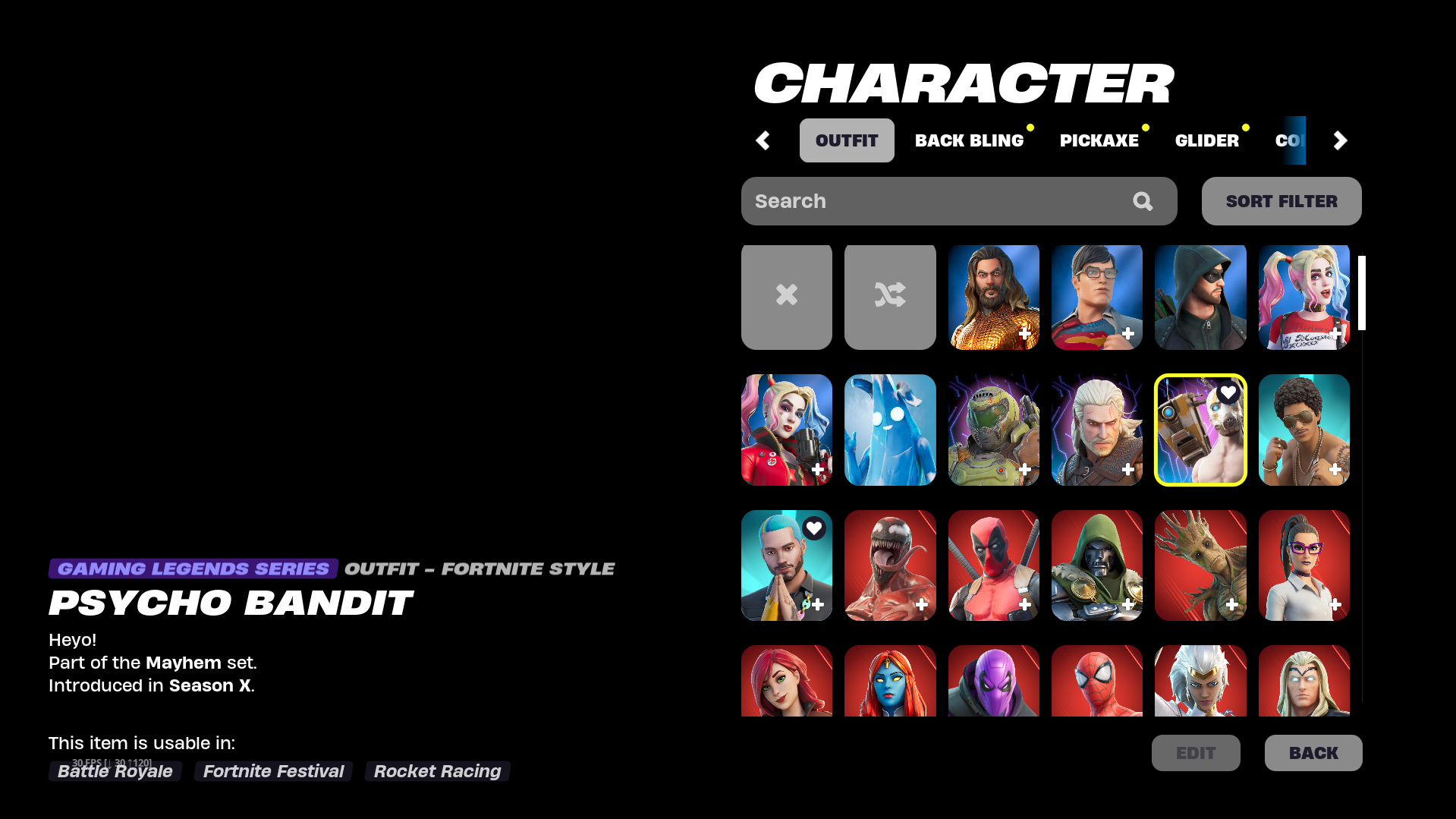Select the Aquaman outfit thumbnail
This screenshot has height=819, width=1456.
point(993,296)
